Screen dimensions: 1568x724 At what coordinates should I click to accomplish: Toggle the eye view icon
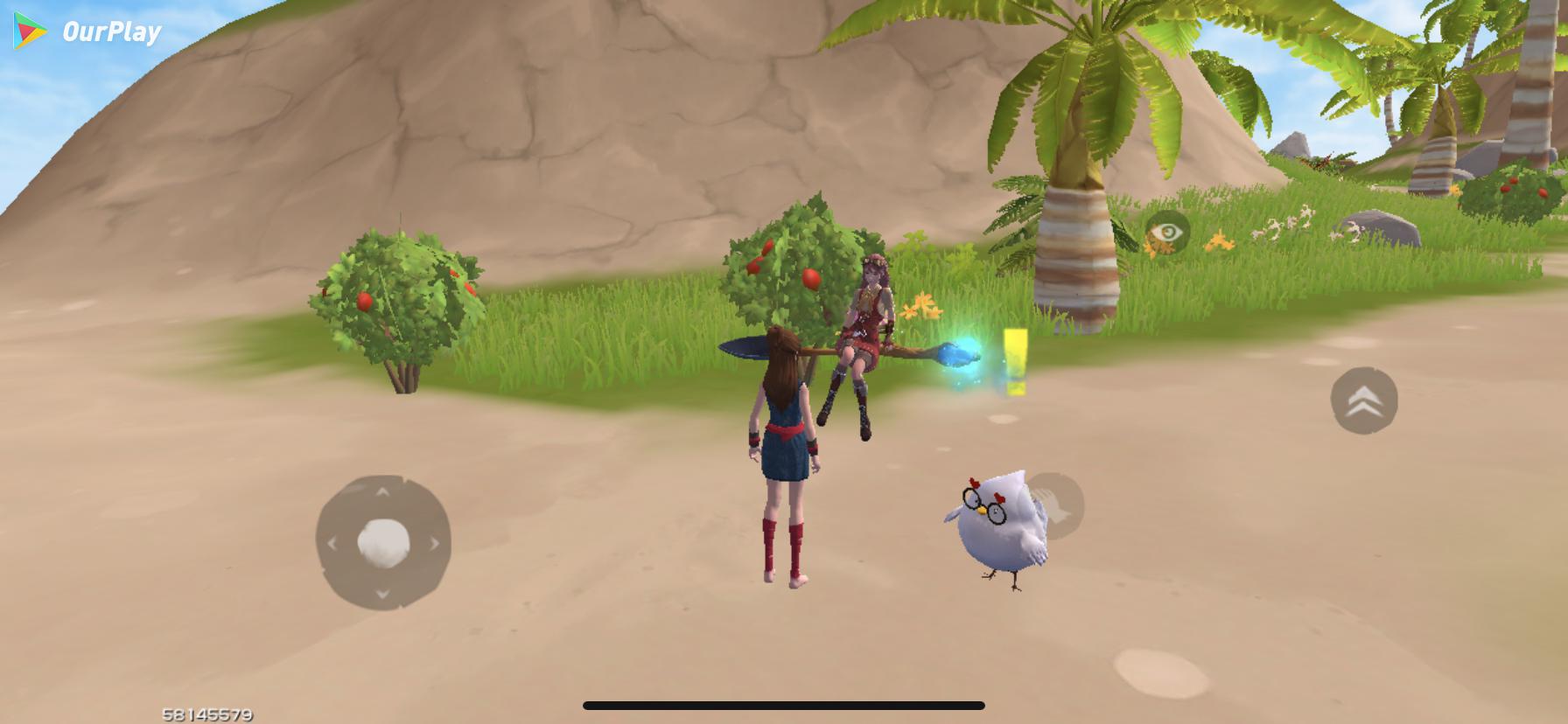tap(1167, 233)
